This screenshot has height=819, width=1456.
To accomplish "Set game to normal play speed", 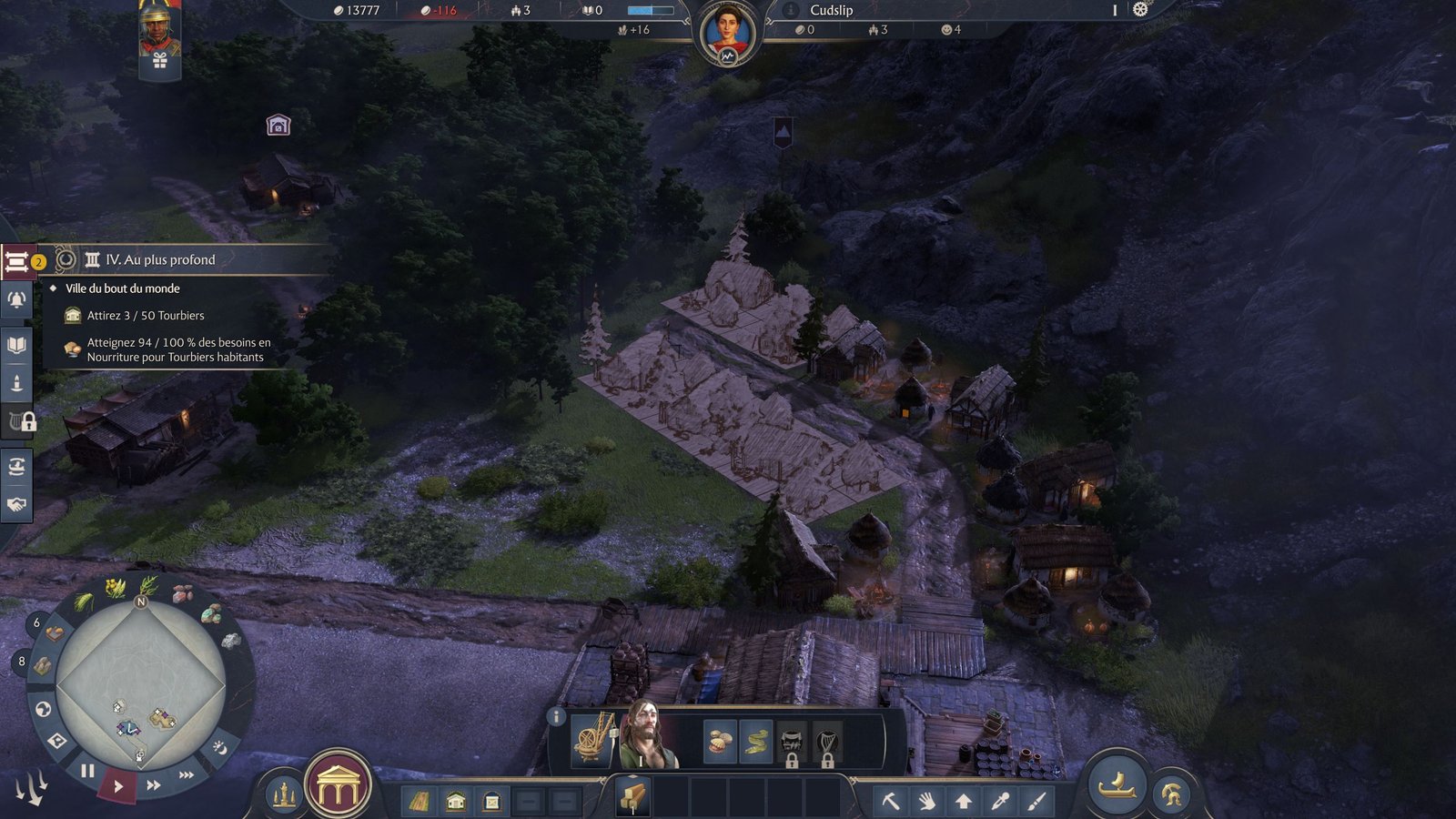I will point(118,785).
